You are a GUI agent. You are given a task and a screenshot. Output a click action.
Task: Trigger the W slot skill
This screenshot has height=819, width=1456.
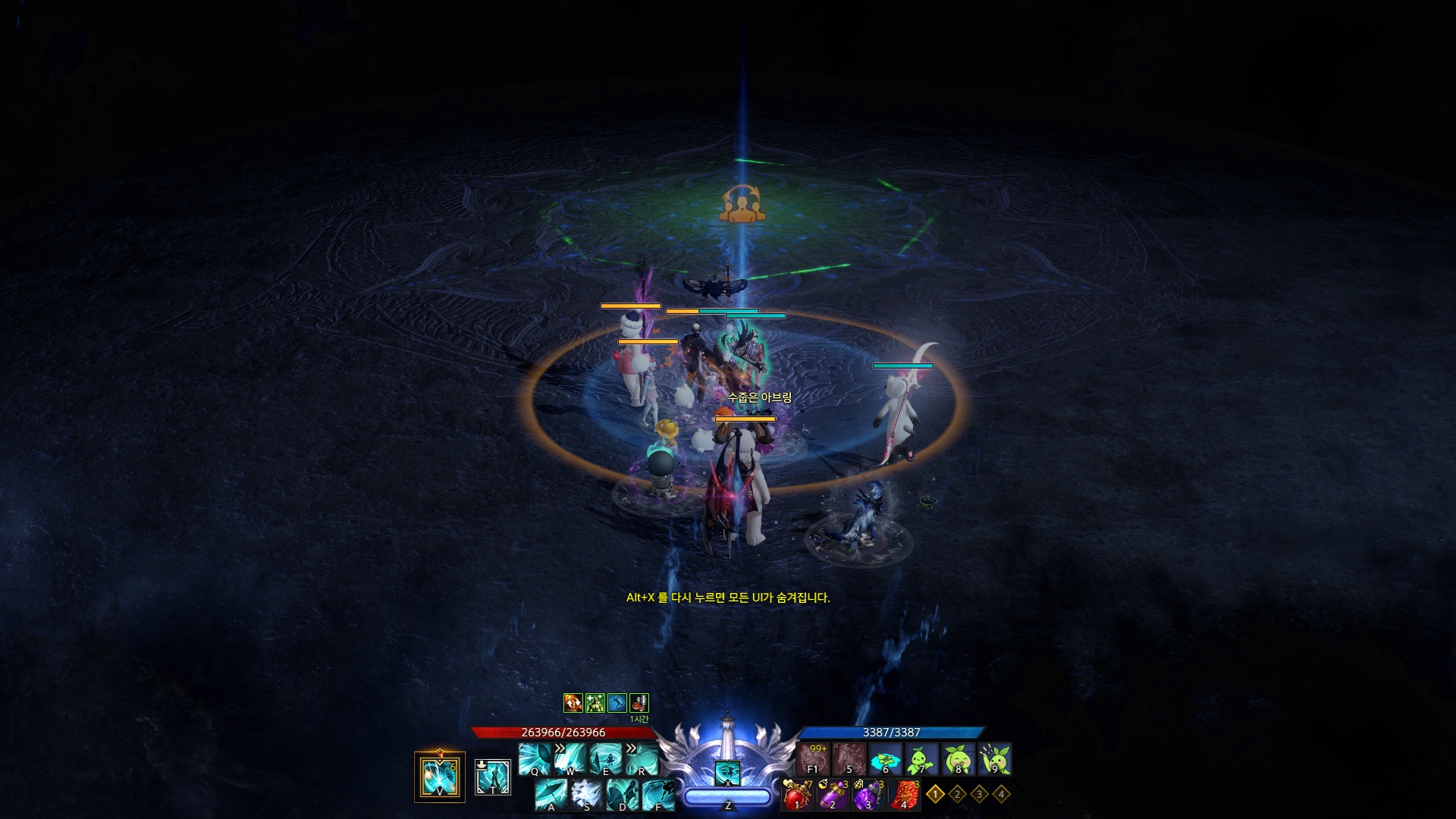pos(571,758)
